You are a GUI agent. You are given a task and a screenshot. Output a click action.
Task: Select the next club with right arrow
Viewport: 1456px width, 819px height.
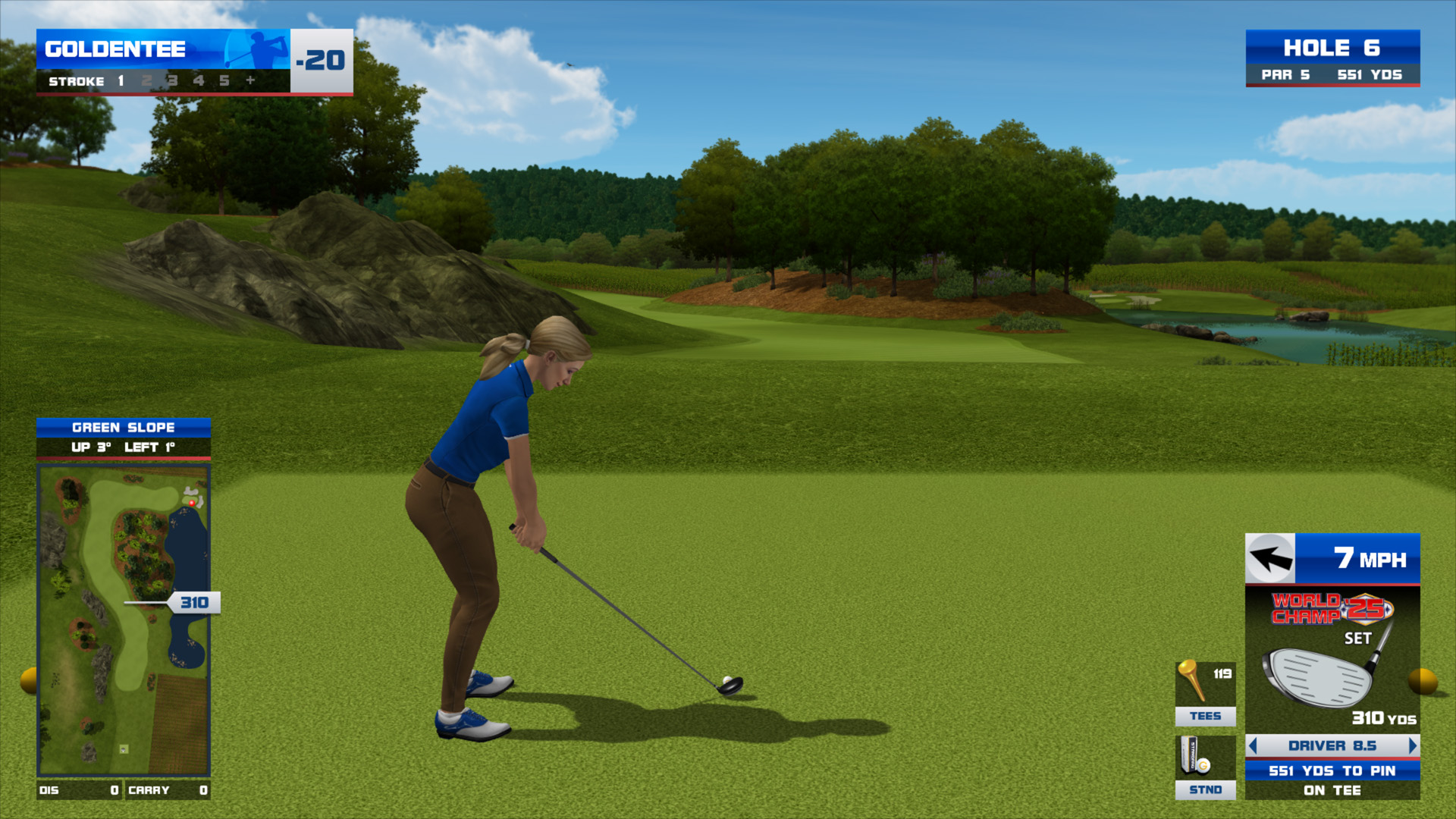1412,745
